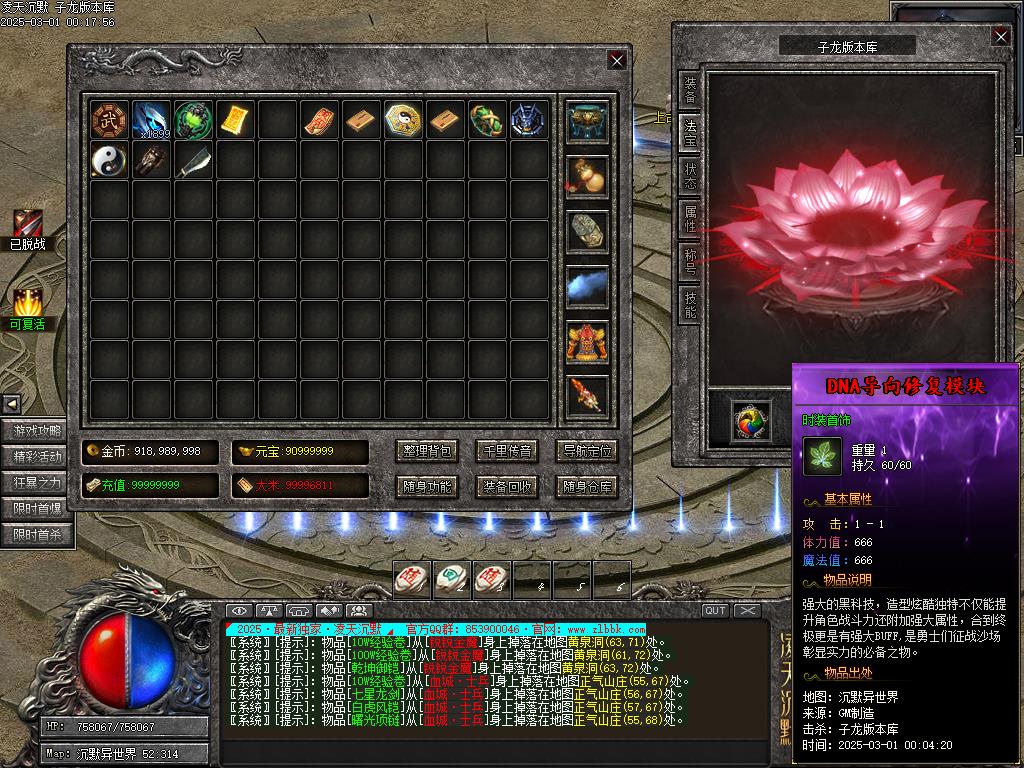Select the 武 bagua emblem item
The image size is (1024, 768).
(x=109, y=120)
